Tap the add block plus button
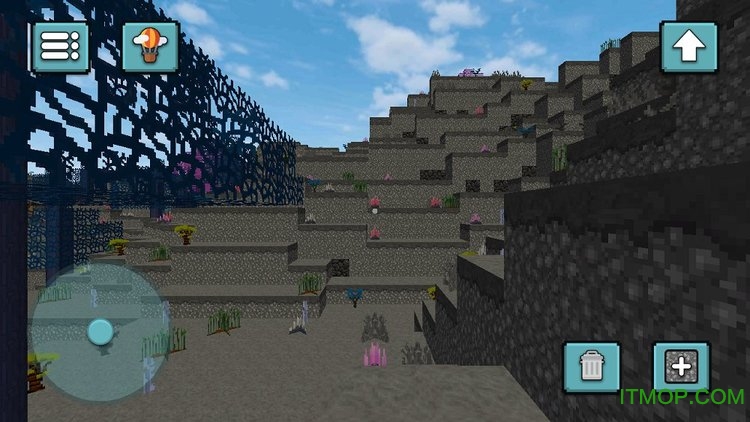Screen dimensions: 750x422 [x=681, y=367]
